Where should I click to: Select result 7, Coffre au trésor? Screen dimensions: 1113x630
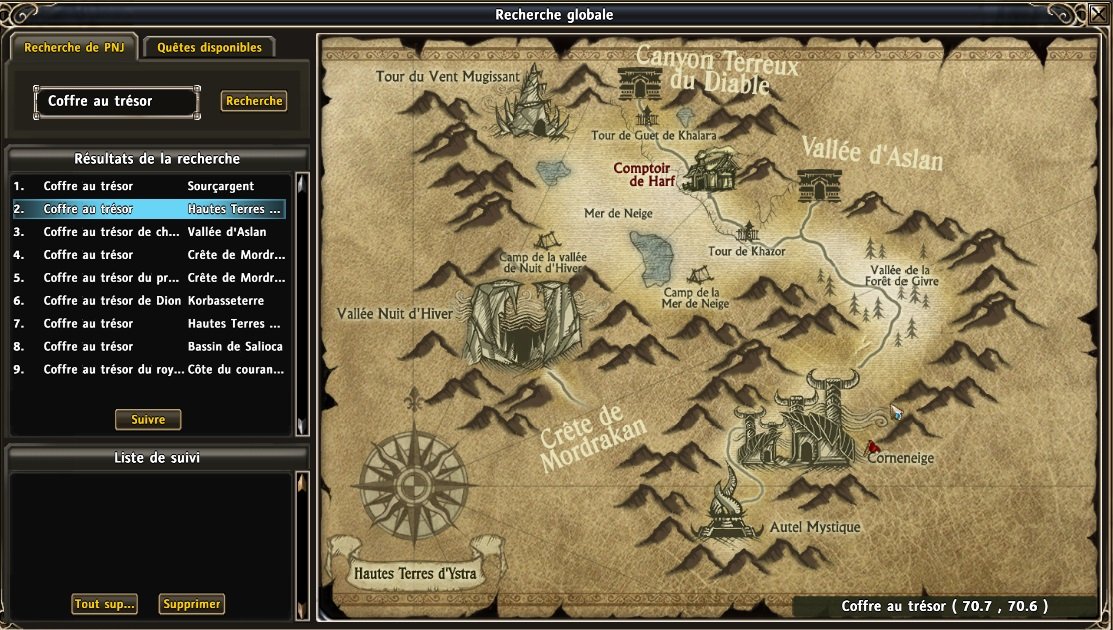point(150,323)
